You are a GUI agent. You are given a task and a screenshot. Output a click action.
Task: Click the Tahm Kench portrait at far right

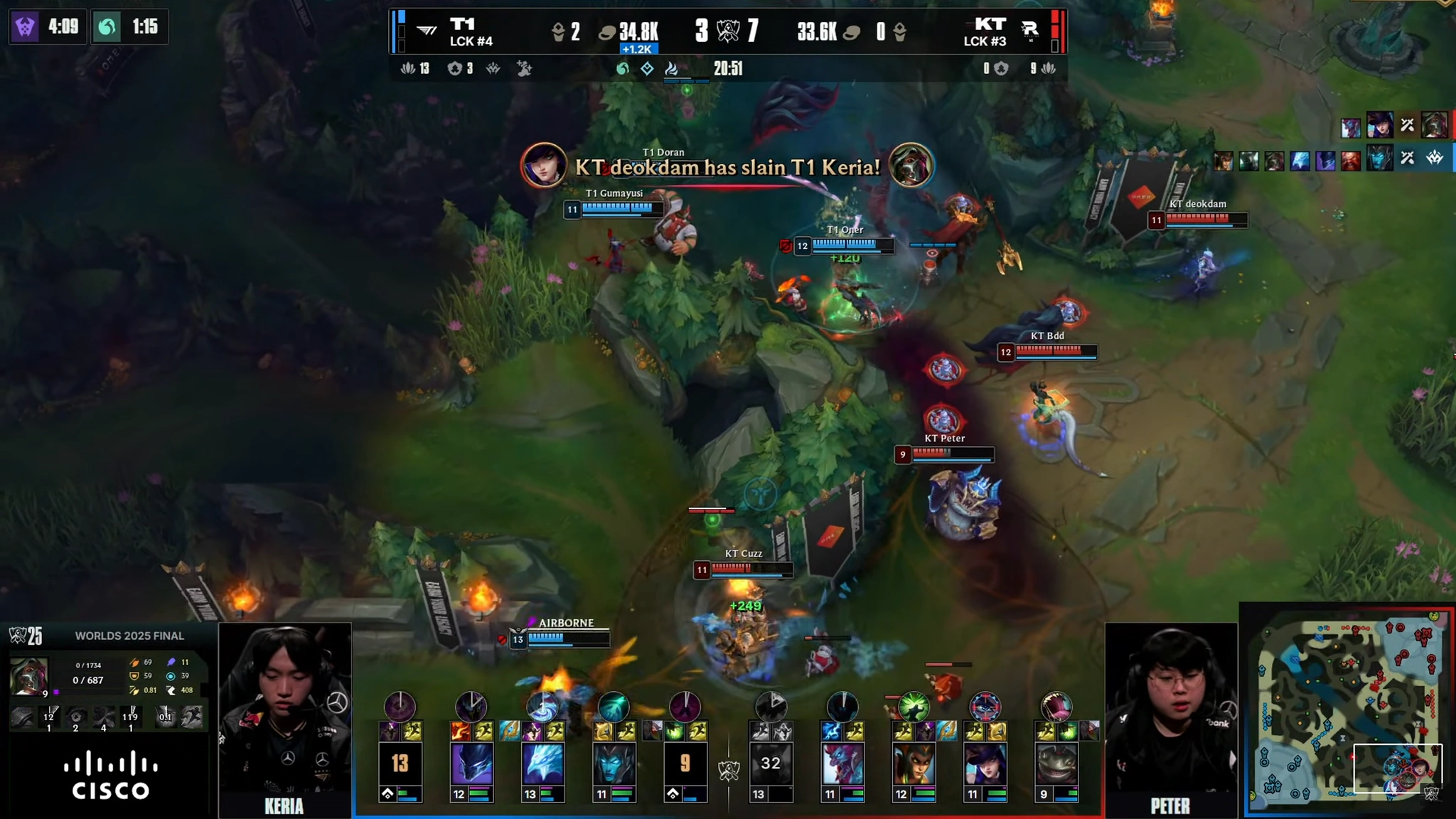1058,764
